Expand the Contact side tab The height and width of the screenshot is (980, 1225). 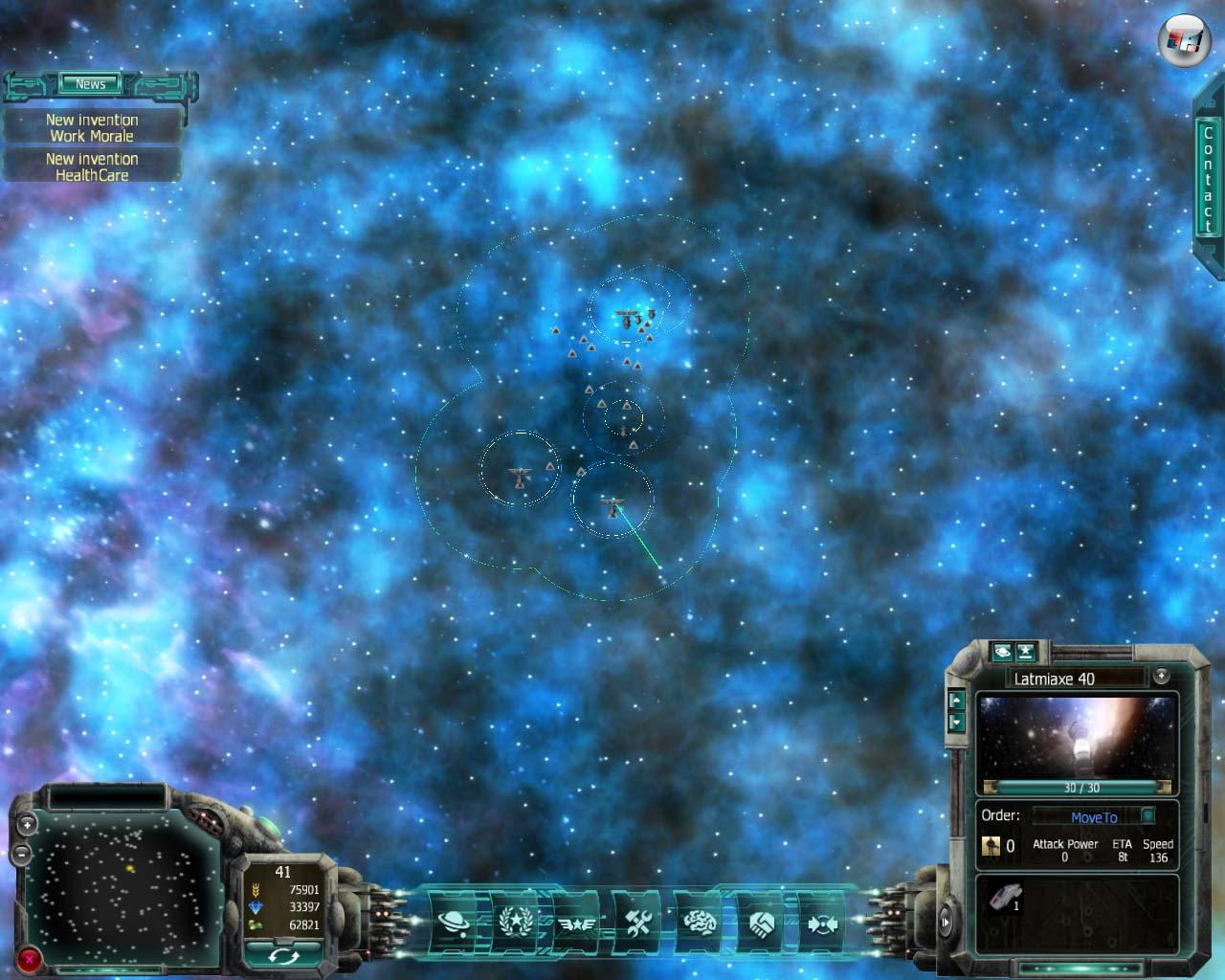(x=1208, y=177)
